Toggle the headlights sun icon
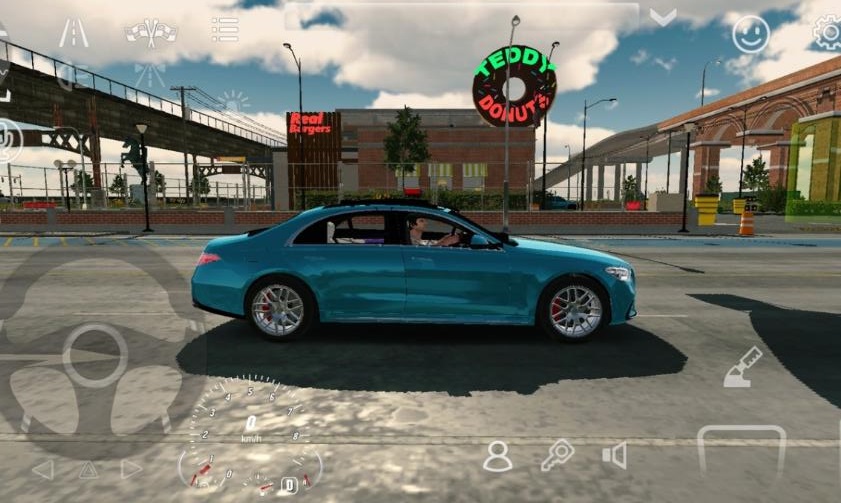The height and width of the screenshot is (503, 841). coord(234,101)
